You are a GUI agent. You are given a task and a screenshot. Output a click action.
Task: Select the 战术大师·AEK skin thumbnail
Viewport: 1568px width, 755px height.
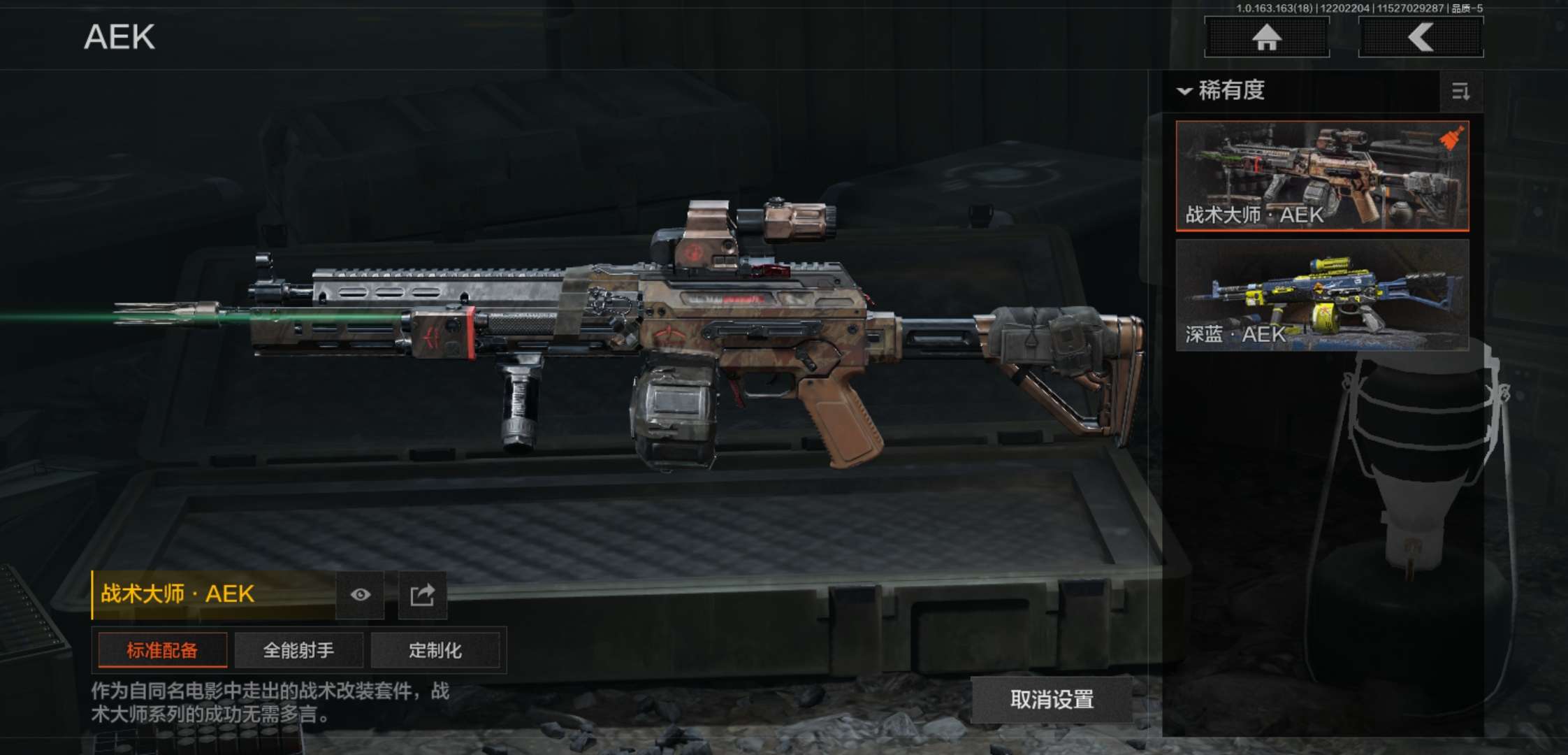(1322, 175)
